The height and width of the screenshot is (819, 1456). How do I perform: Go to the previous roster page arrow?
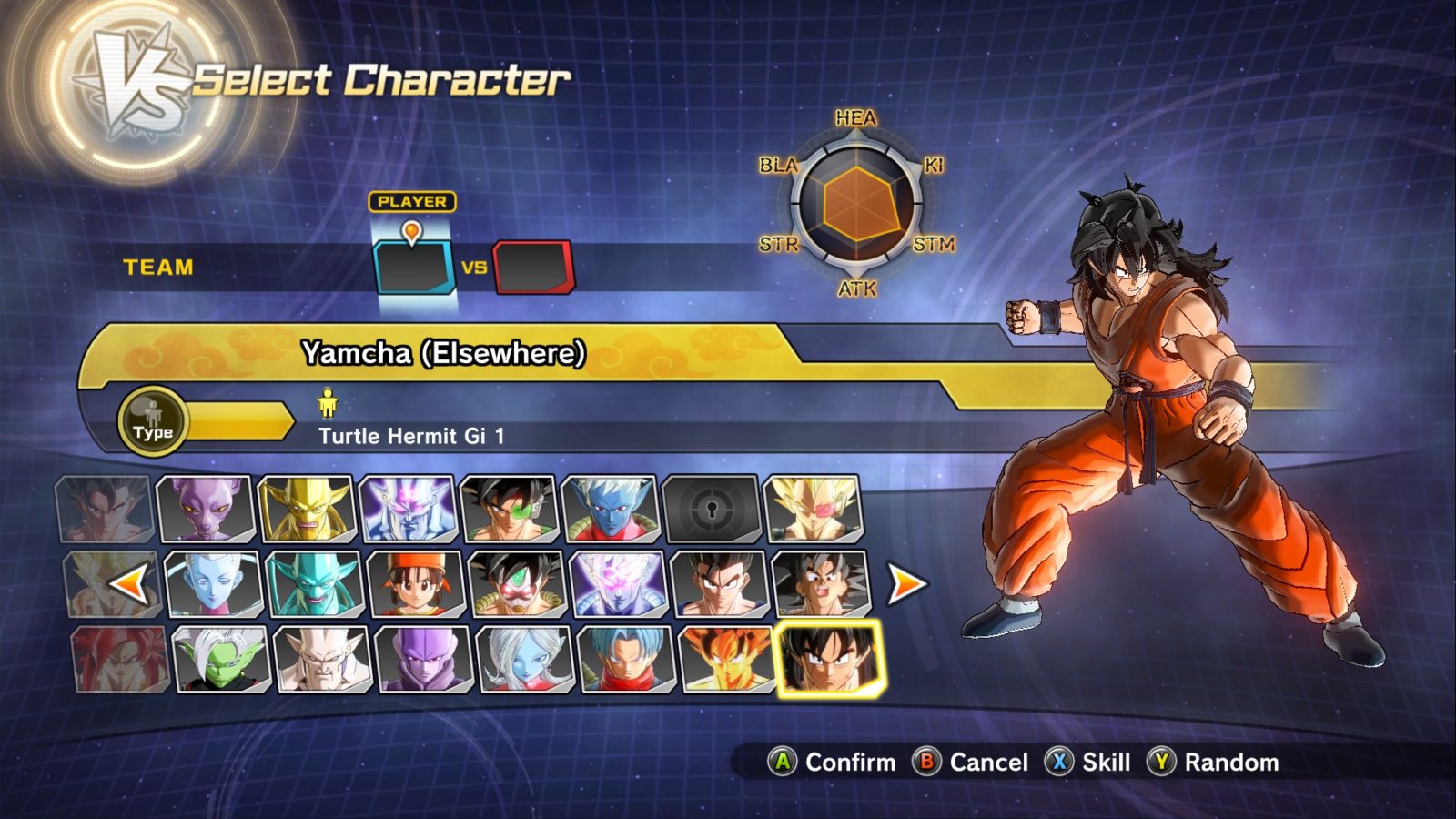[x=128, y=584]
